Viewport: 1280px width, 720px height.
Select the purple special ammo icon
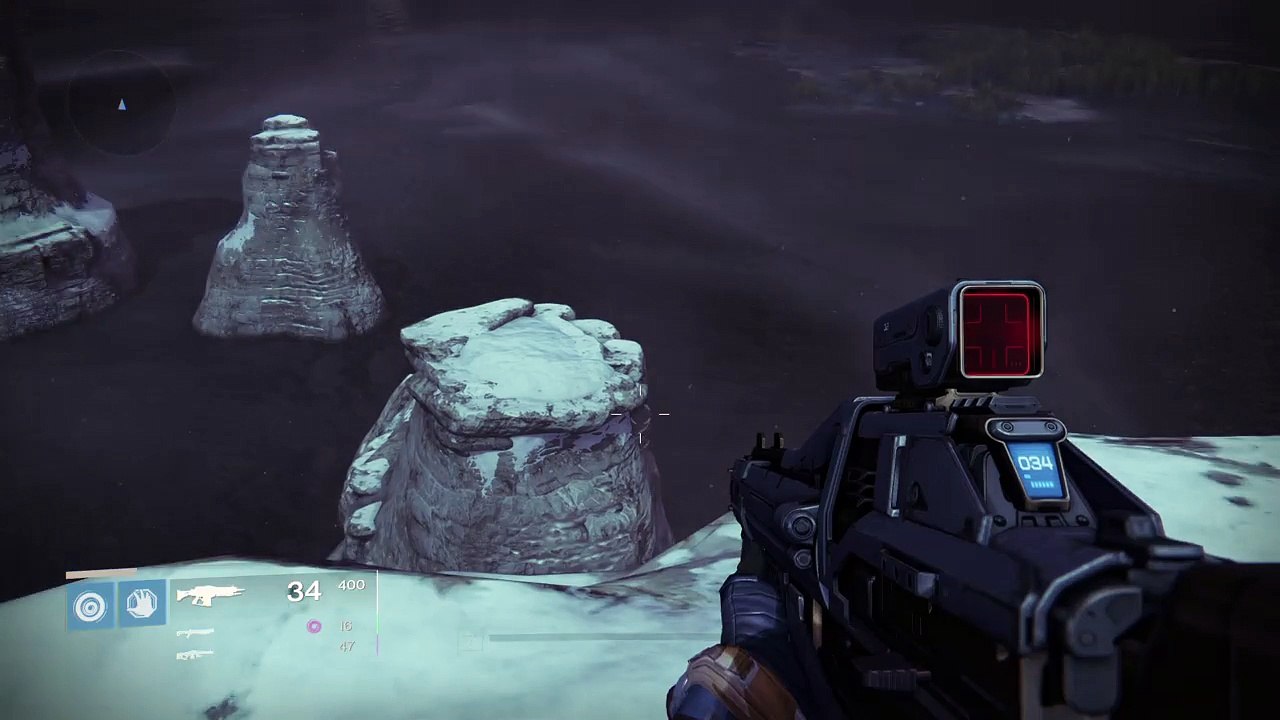pyautogui.click(x=314, y=626)
